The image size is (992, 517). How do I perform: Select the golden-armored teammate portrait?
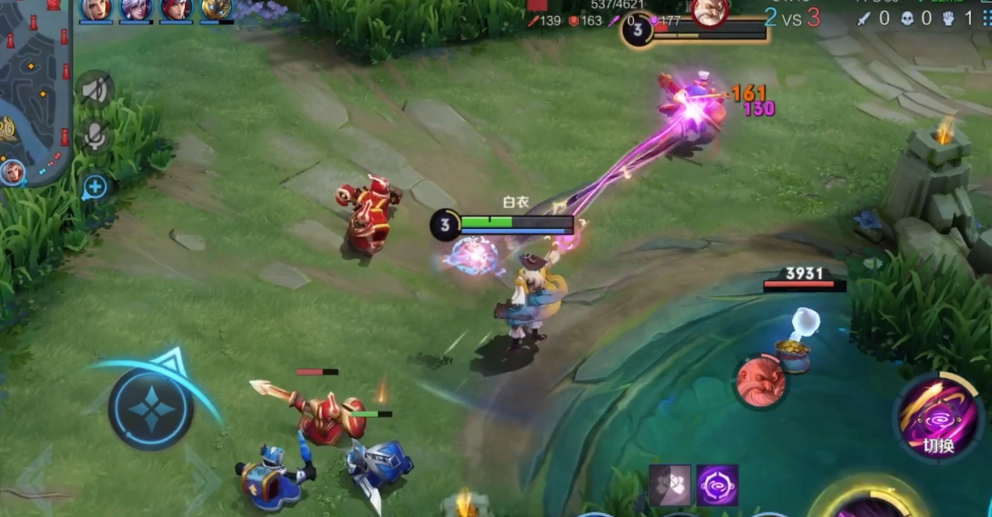tap(216, 9)
